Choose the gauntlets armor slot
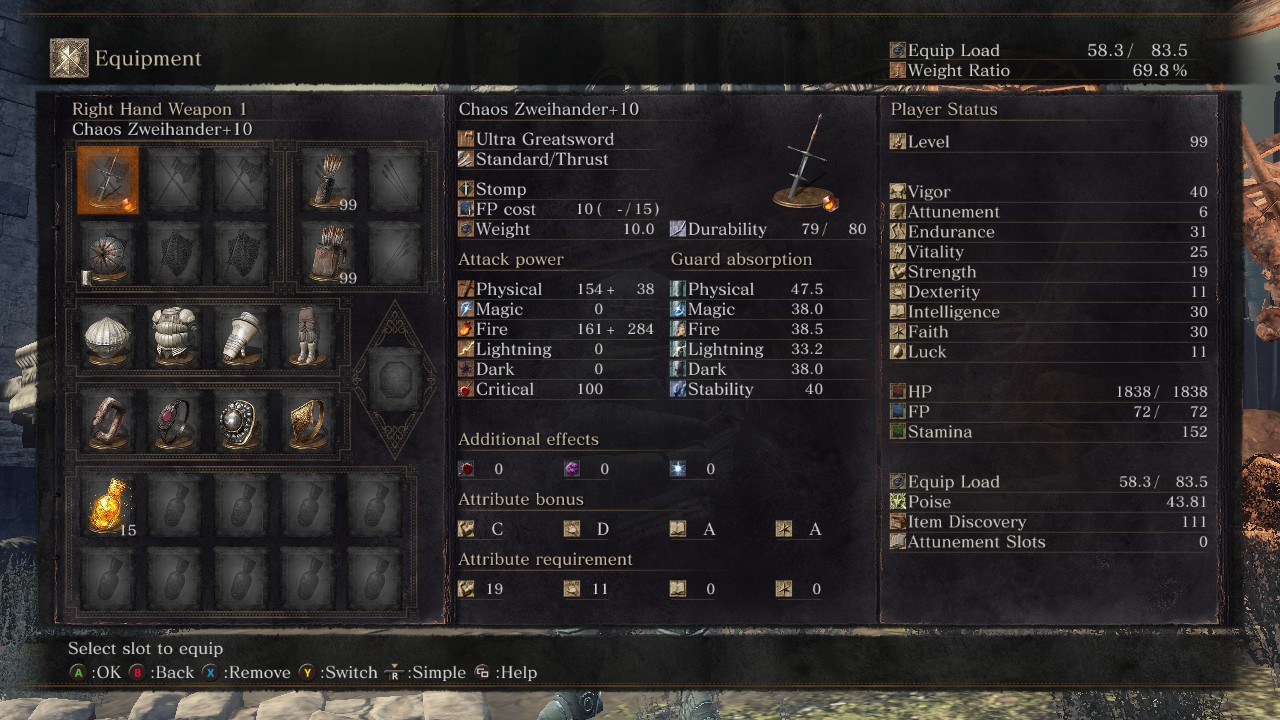1280x720 pixels. point(240,336)
